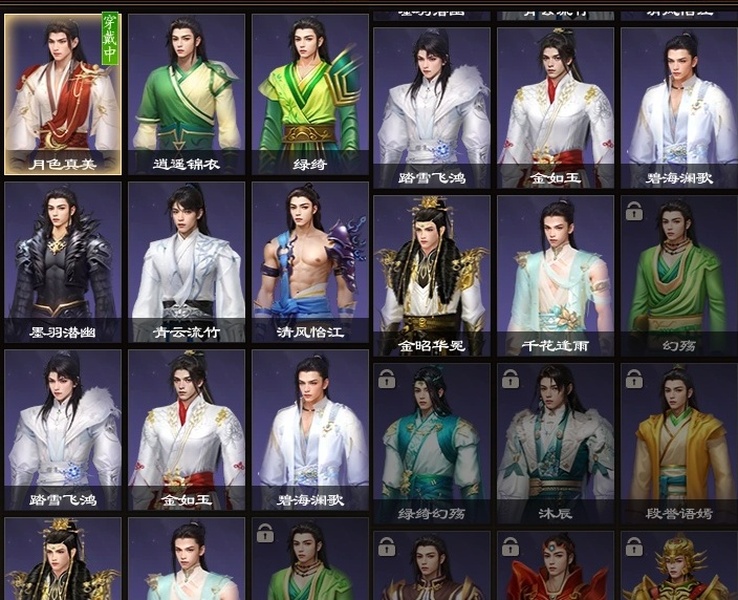Select the locked red armor outfit
Viewport: 738px width, 600px height.
coord(556,568)
